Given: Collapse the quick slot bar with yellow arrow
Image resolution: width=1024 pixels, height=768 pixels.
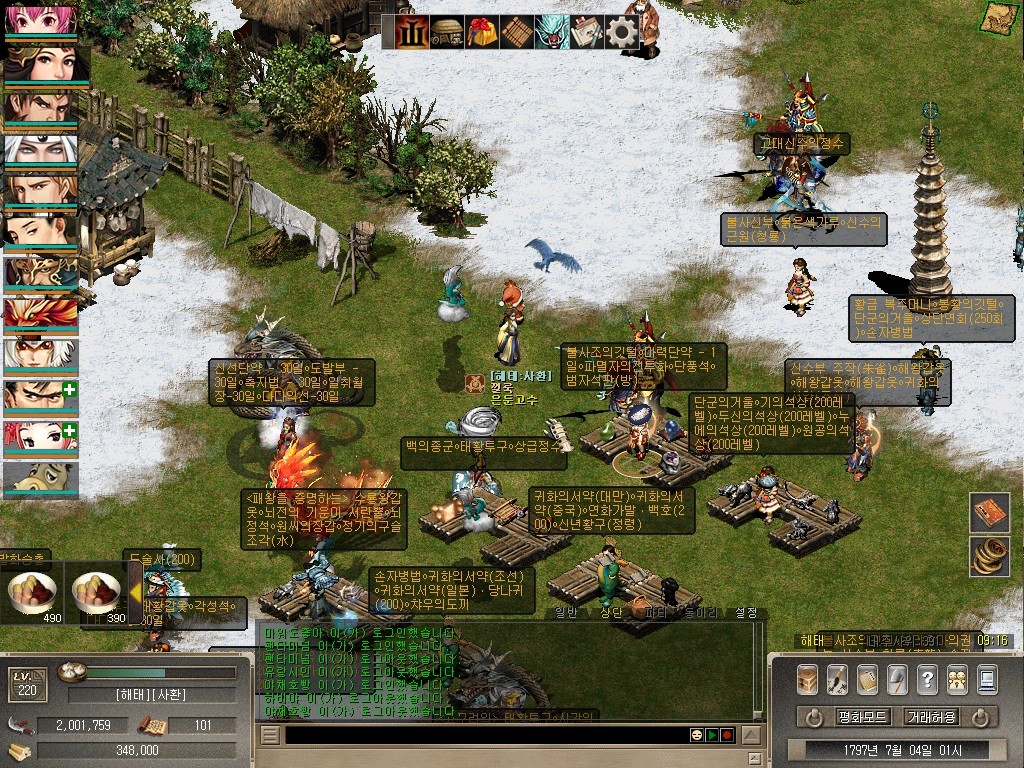Looking at the screenshot, I should (x=135, y=592).
